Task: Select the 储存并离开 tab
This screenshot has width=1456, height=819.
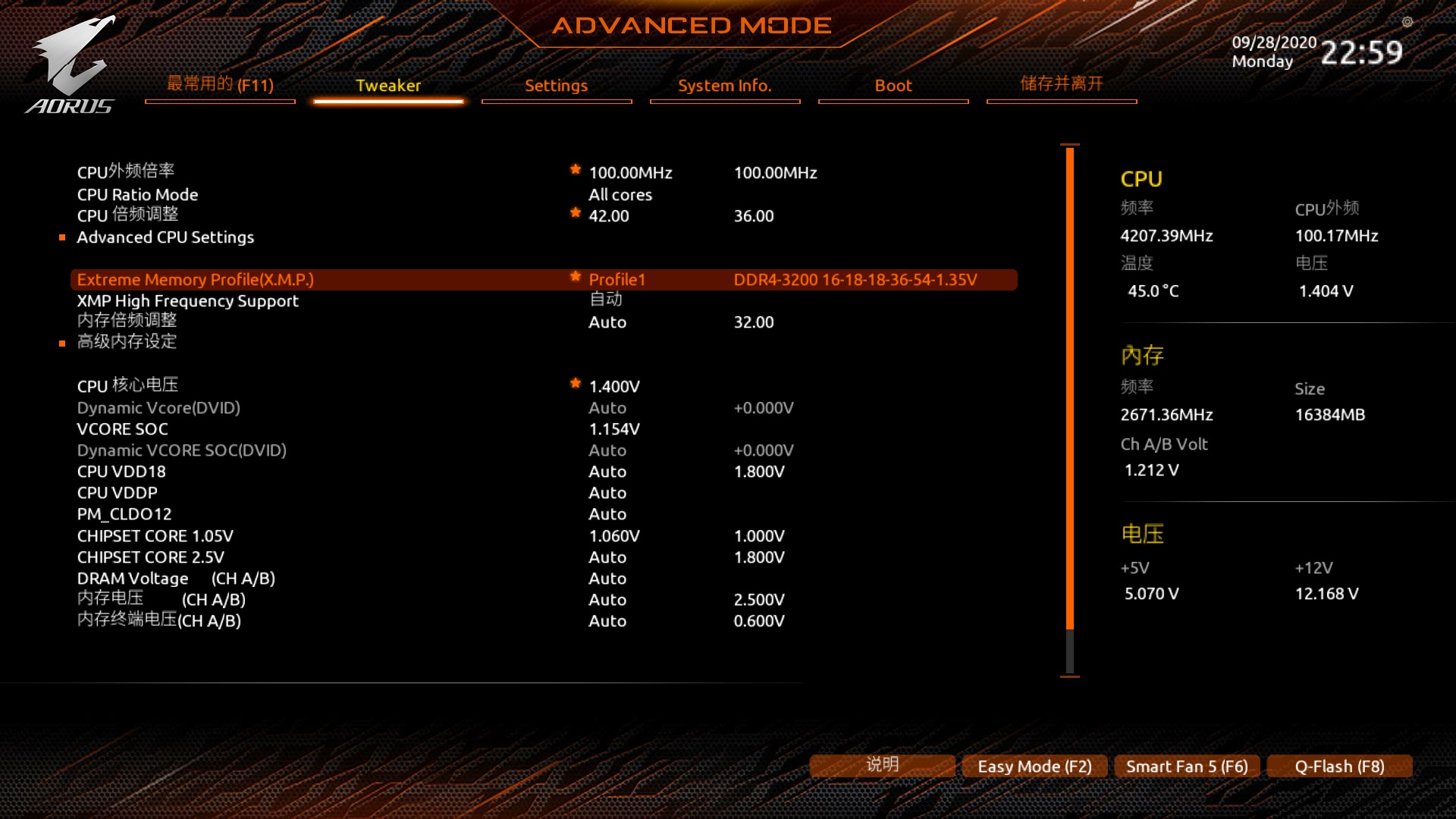Action: click(x=1061, y=84)
